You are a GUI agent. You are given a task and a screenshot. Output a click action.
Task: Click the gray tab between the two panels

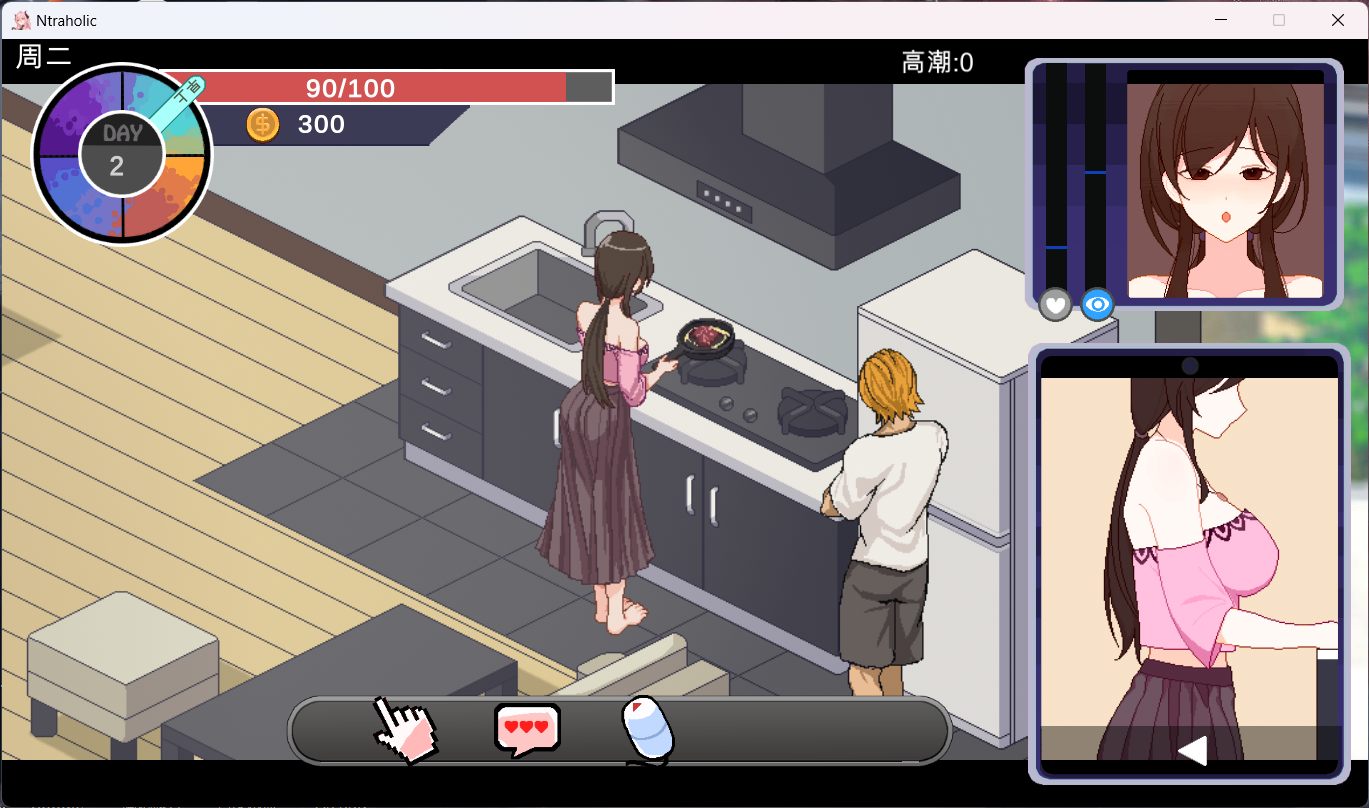[x=1178, y=326]
